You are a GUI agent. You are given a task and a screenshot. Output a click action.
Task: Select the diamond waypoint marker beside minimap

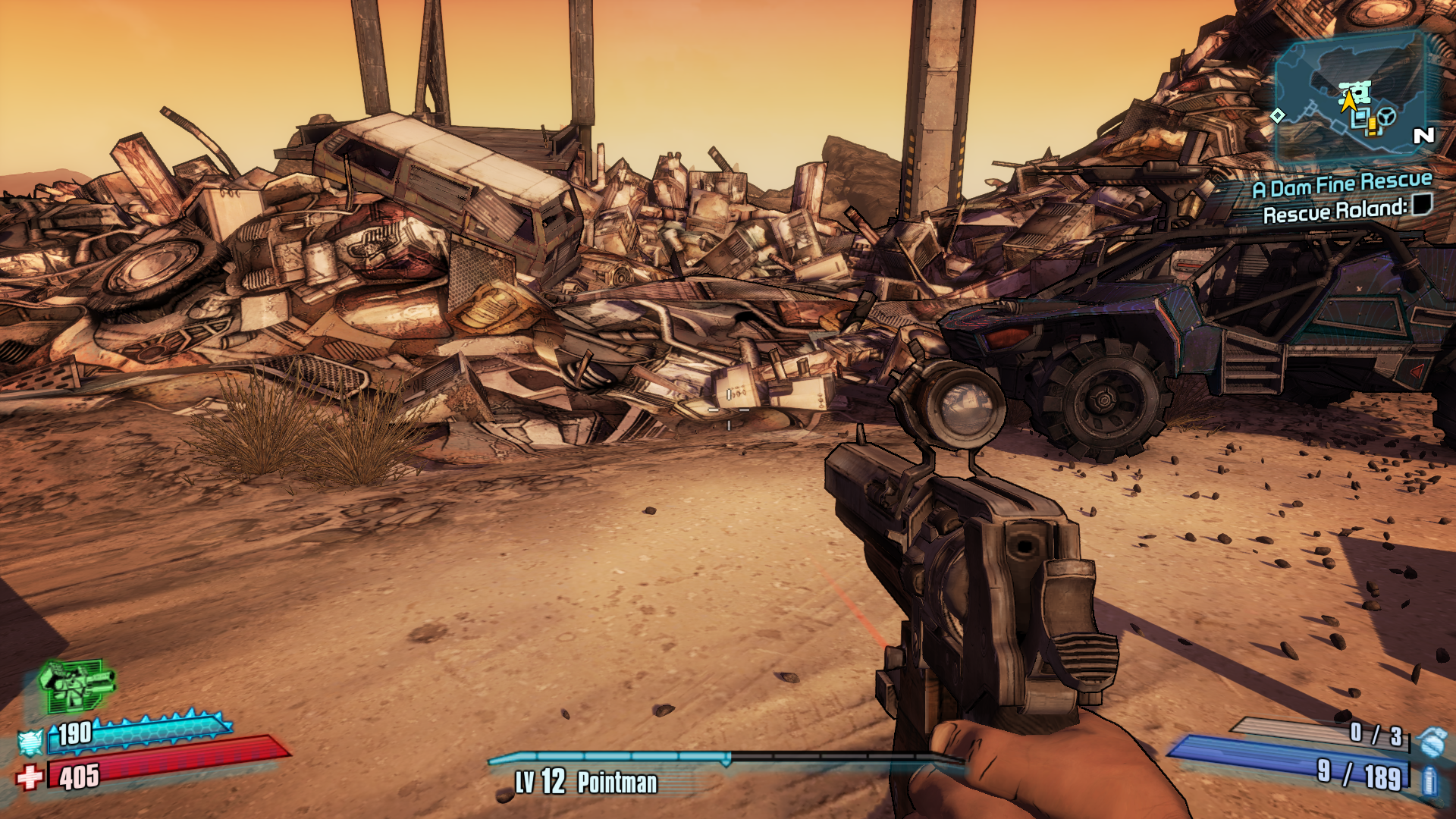click(1278, 115)
